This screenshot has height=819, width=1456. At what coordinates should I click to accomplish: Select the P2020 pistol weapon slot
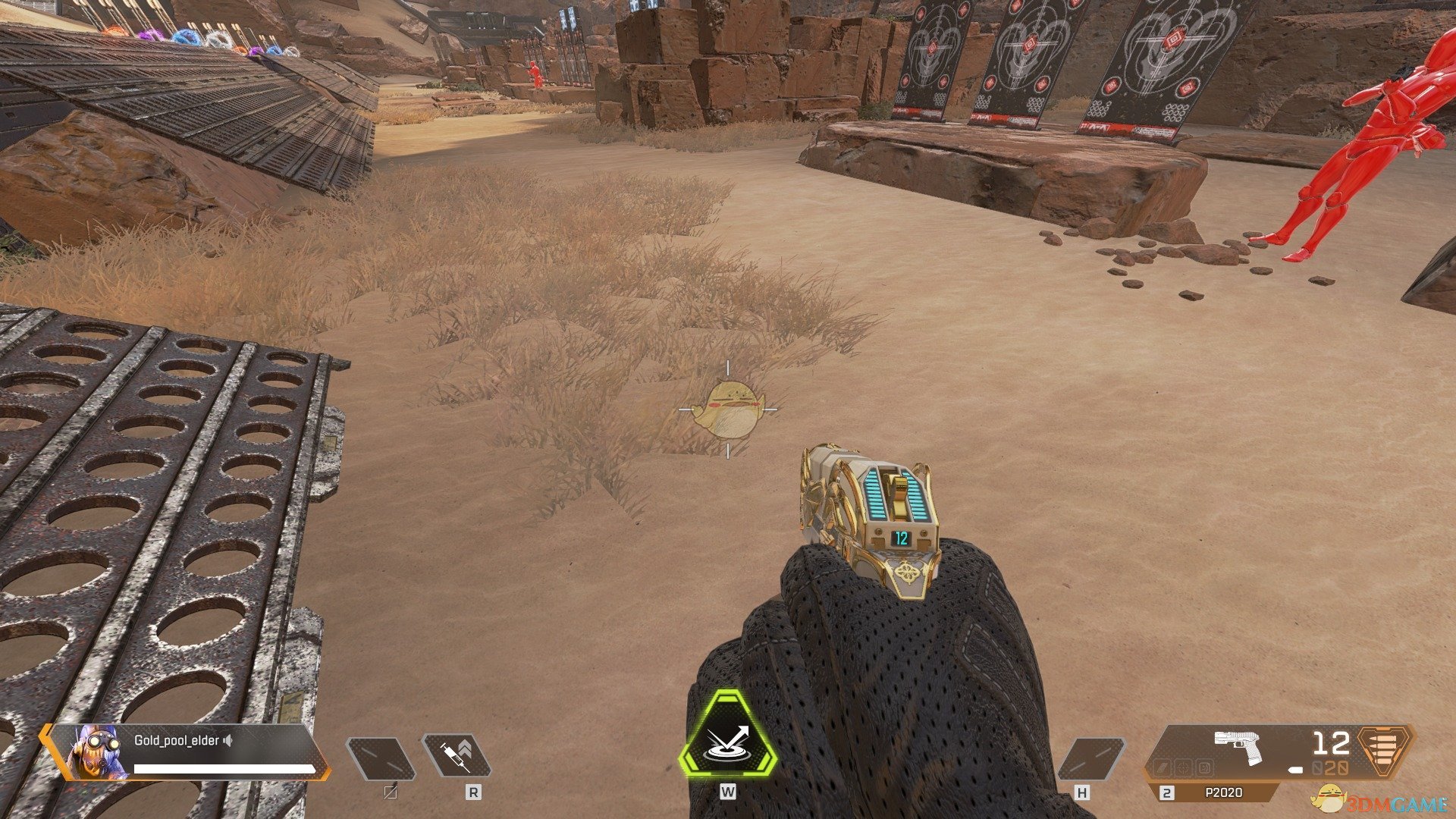pyautogui.click(x=1222, y=792)
